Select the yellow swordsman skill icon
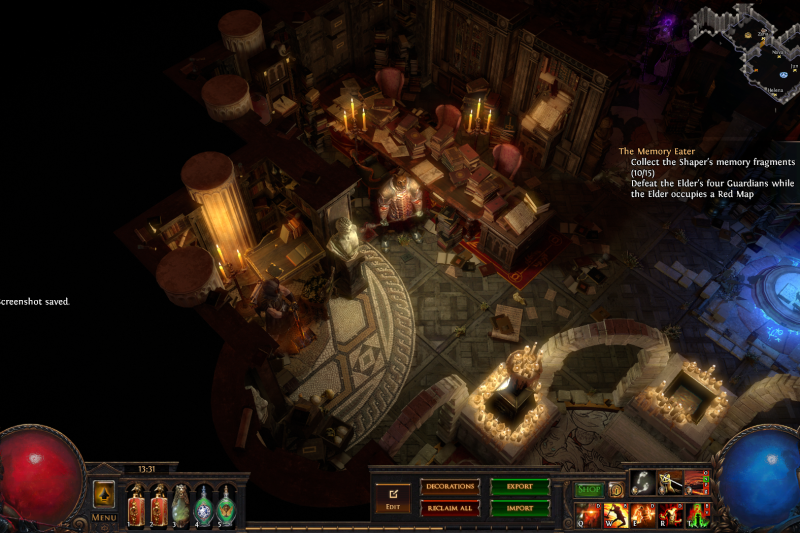Screen dimensions: 800x533 tap(670, 484)
